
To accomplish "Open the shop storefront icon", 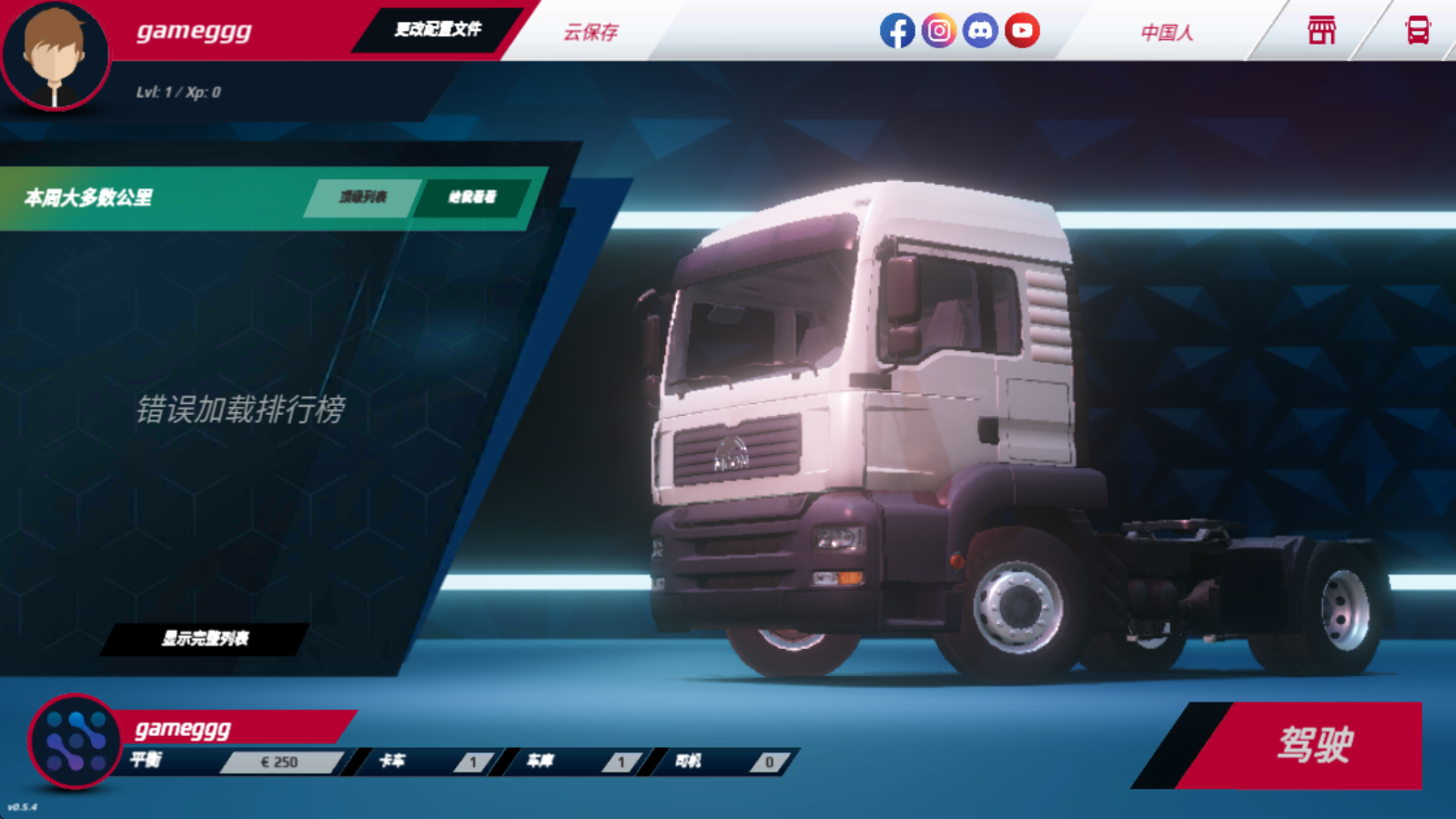I will click(1321, 31).
